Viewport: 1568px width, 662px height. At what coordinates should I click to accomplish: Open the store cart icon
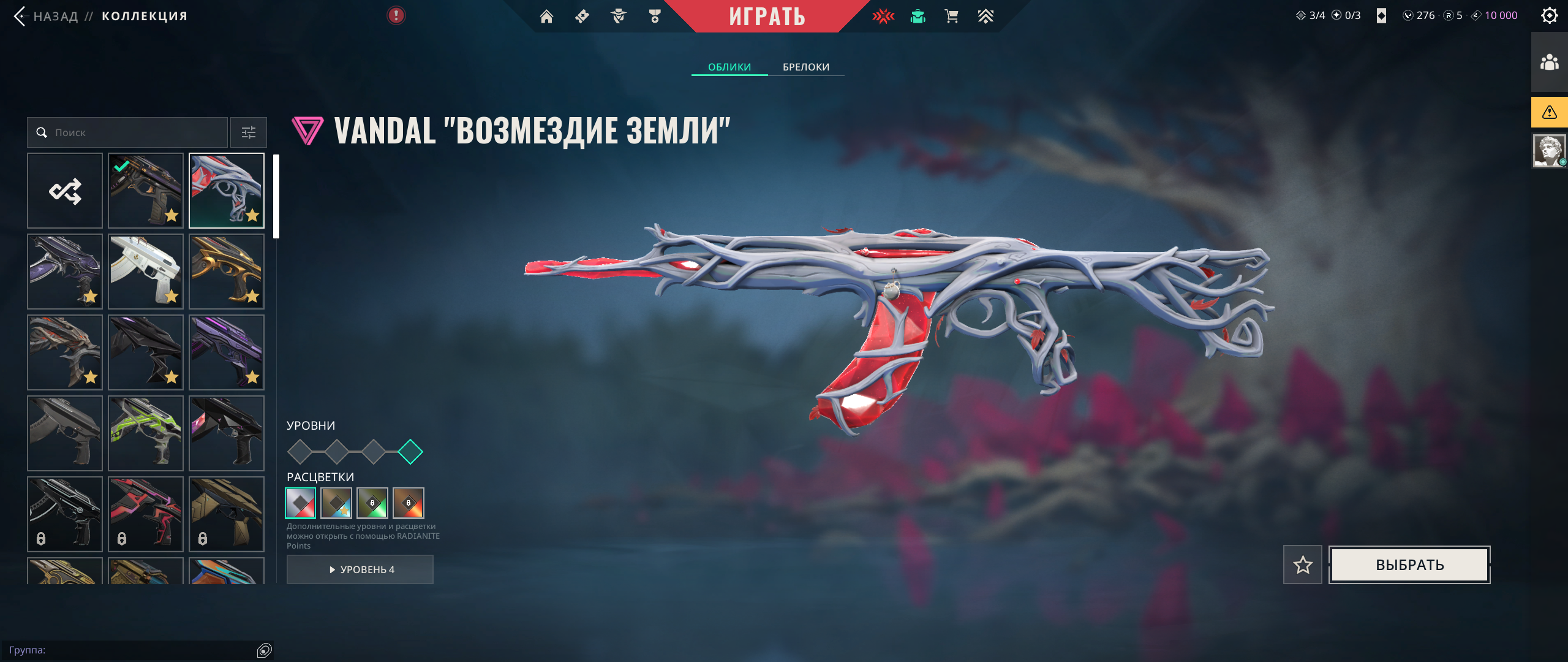pyautogui.click(x=951, y=17)
